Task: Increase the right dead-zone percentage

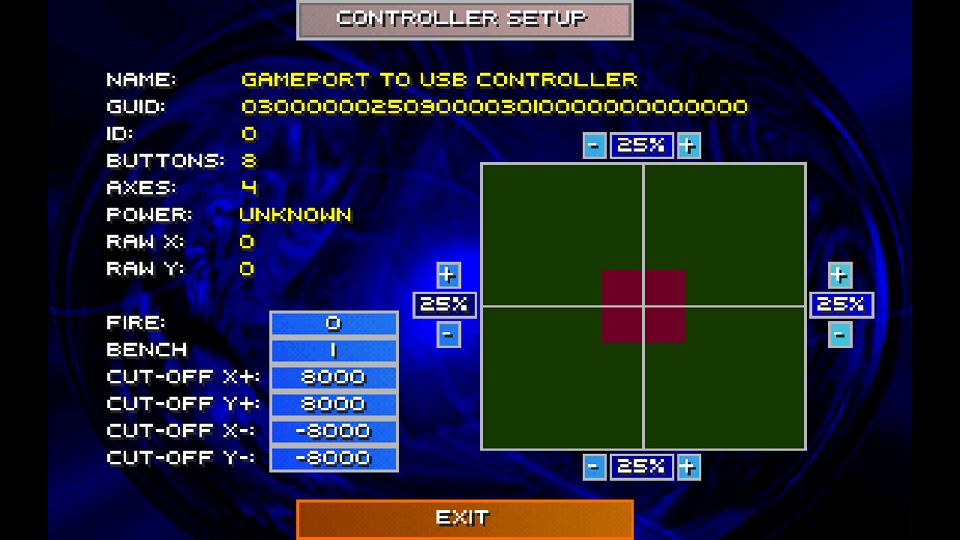Action: click(x=840, y=275)
